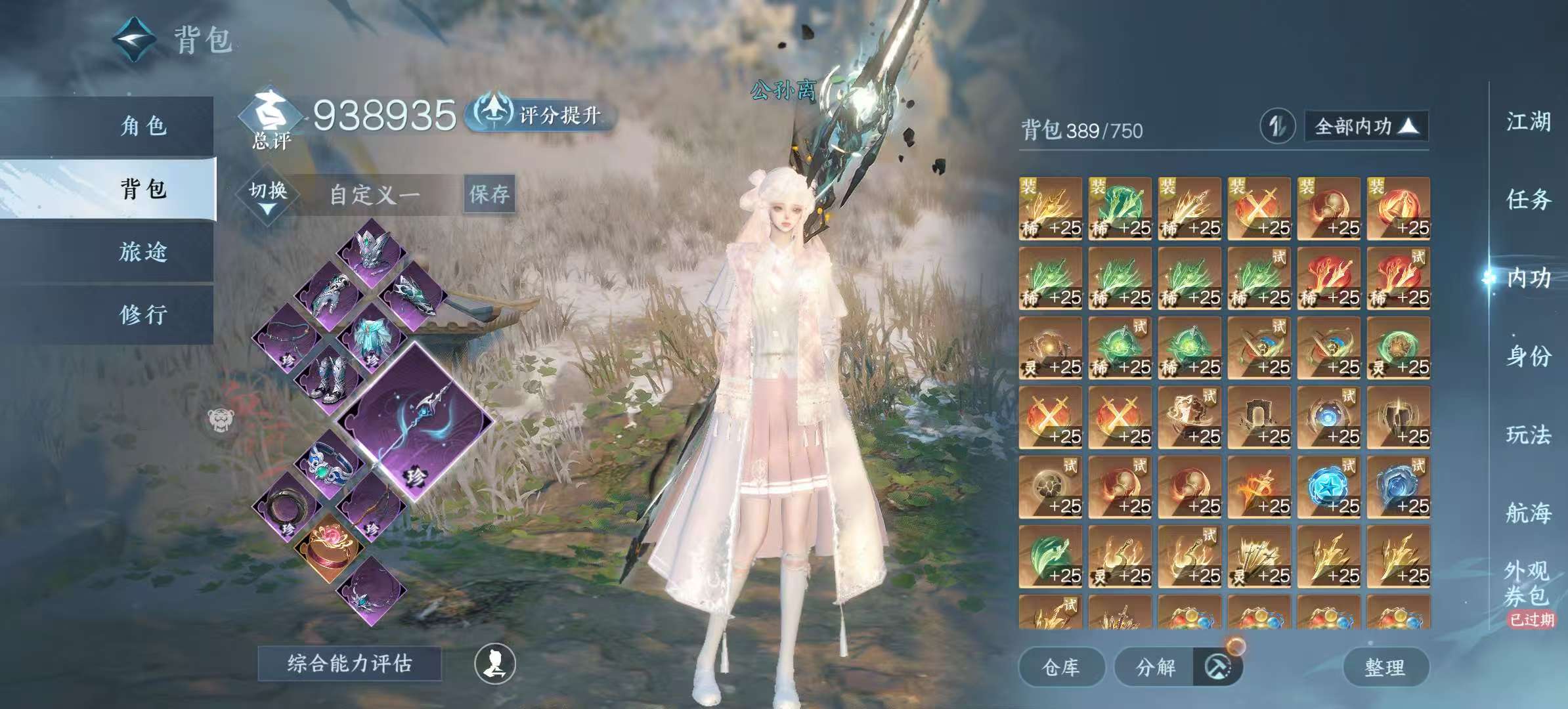Go to the 修行 cultivation tab
The image size is (1568, 709).
[143, 315]
